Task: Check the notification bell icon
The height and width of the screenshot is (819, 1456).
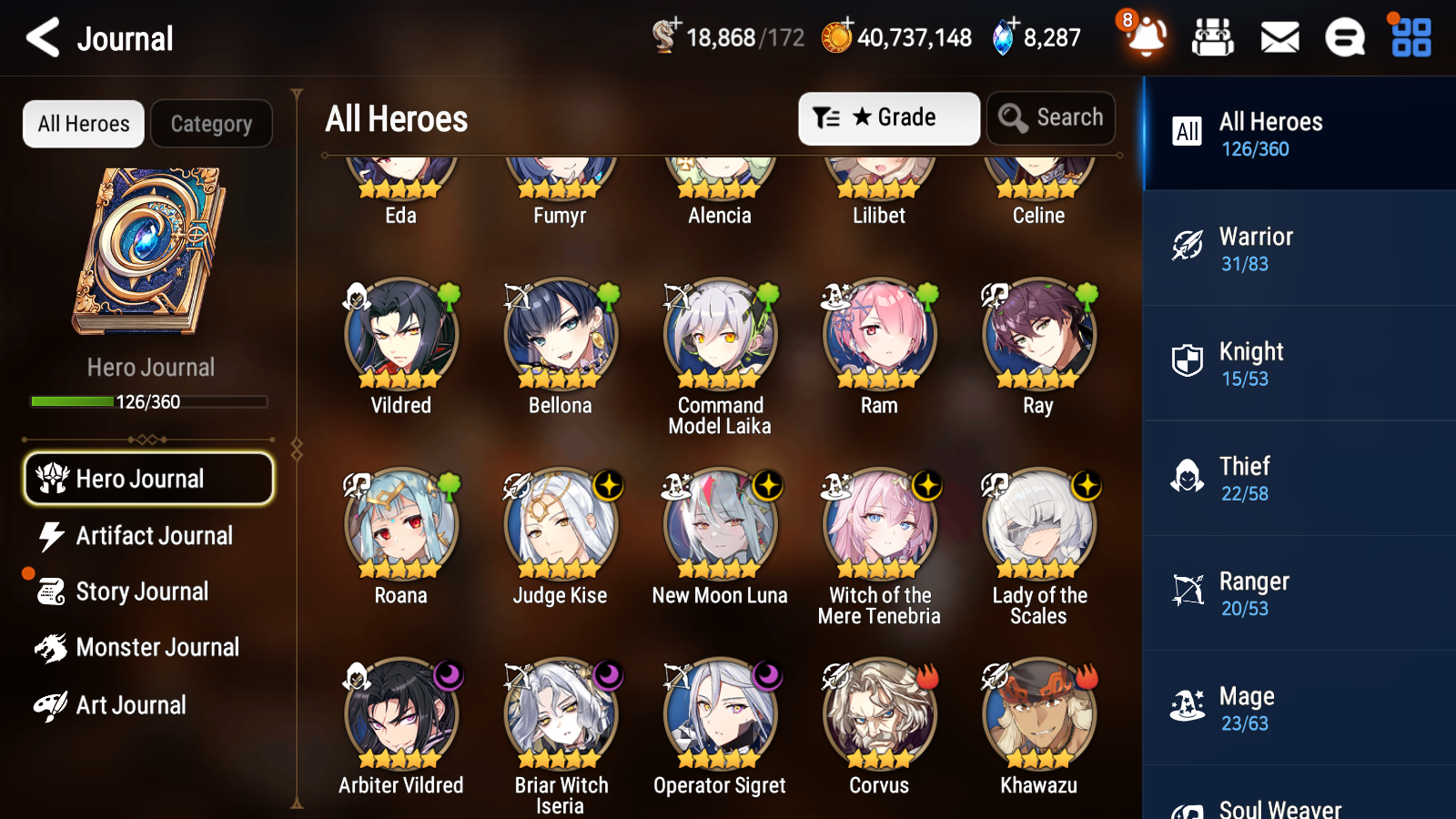Action: click(x=1147, y=38)
